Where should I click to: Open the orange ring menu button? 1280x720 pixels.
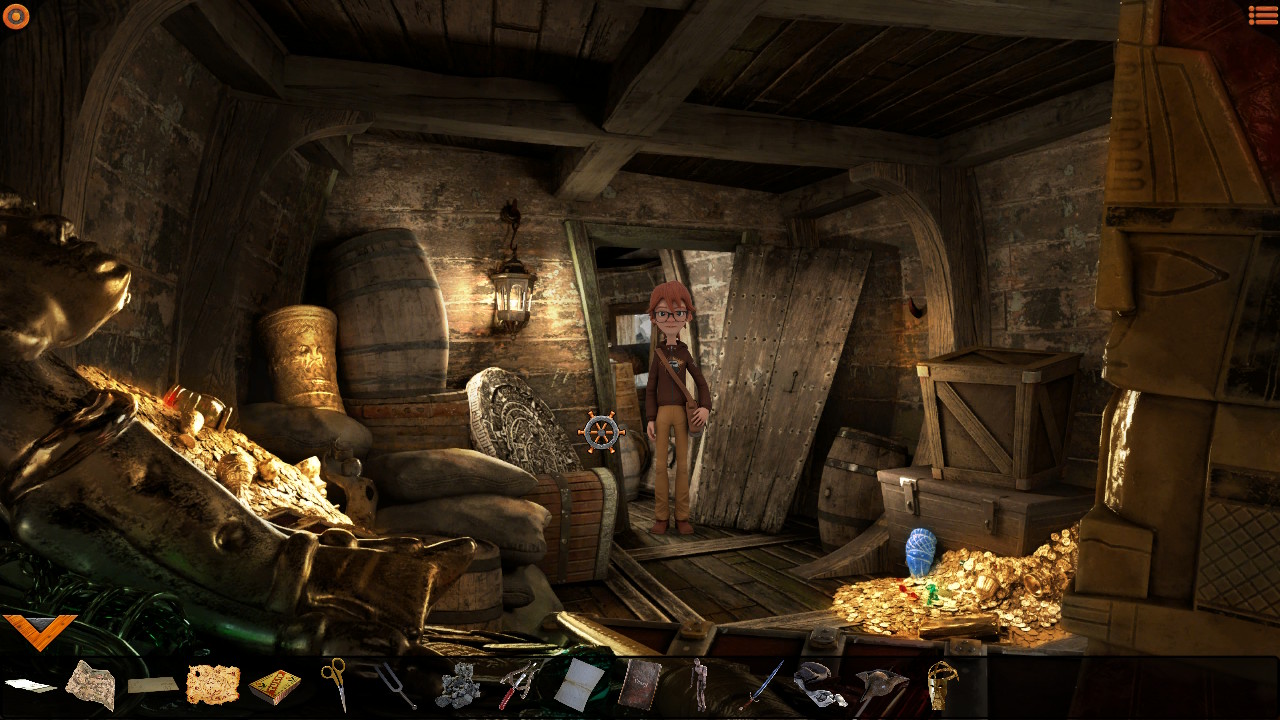[16, 15]
